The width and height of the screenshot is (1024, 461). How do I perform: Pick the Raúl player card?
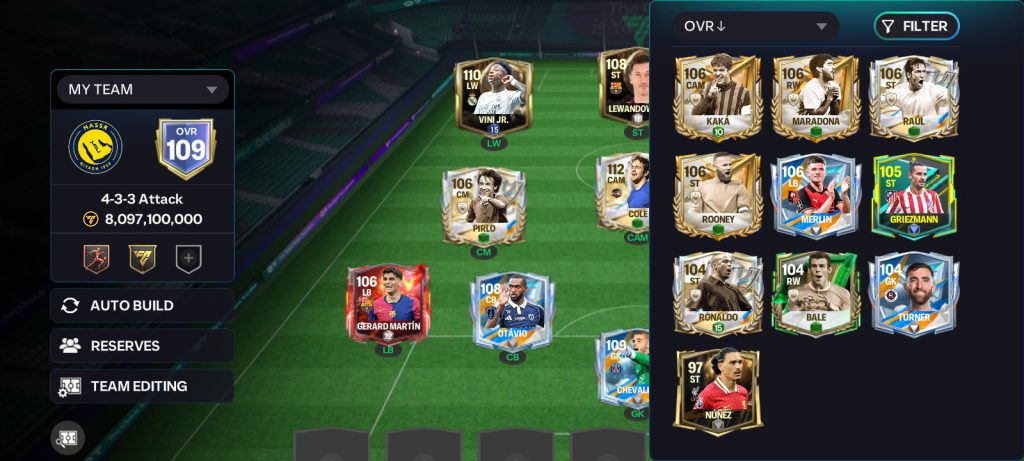tap(913, 98)
